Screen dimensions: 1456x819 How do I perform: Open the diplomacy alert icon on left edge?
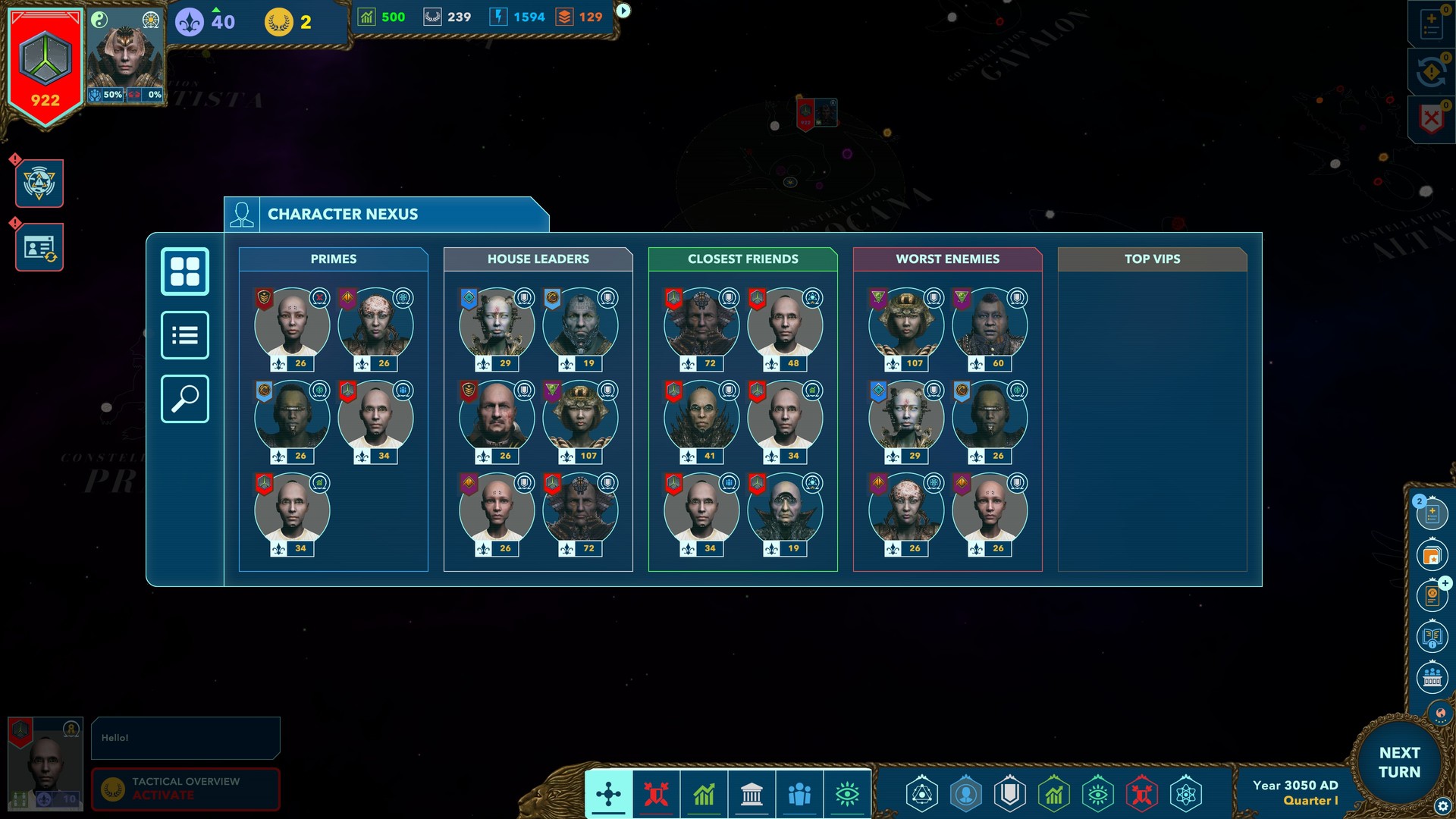(39, 183)
